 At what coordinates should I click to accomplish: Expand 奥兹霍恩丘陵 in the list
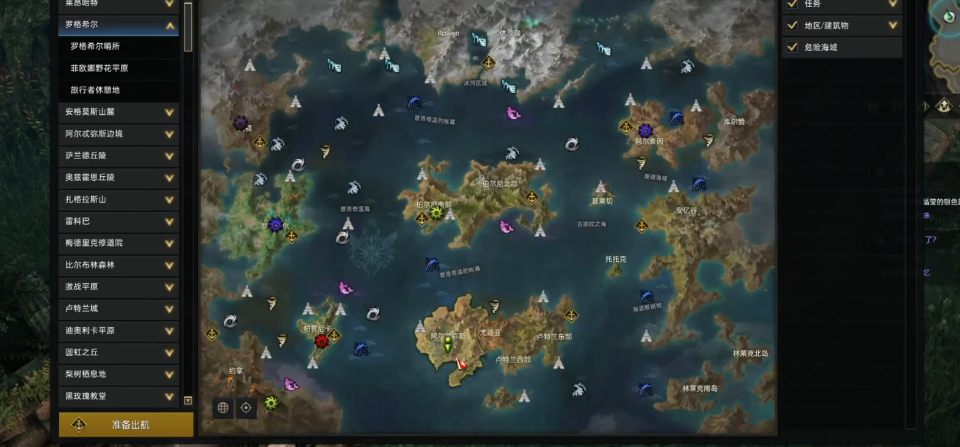click(x=170, y=178)
